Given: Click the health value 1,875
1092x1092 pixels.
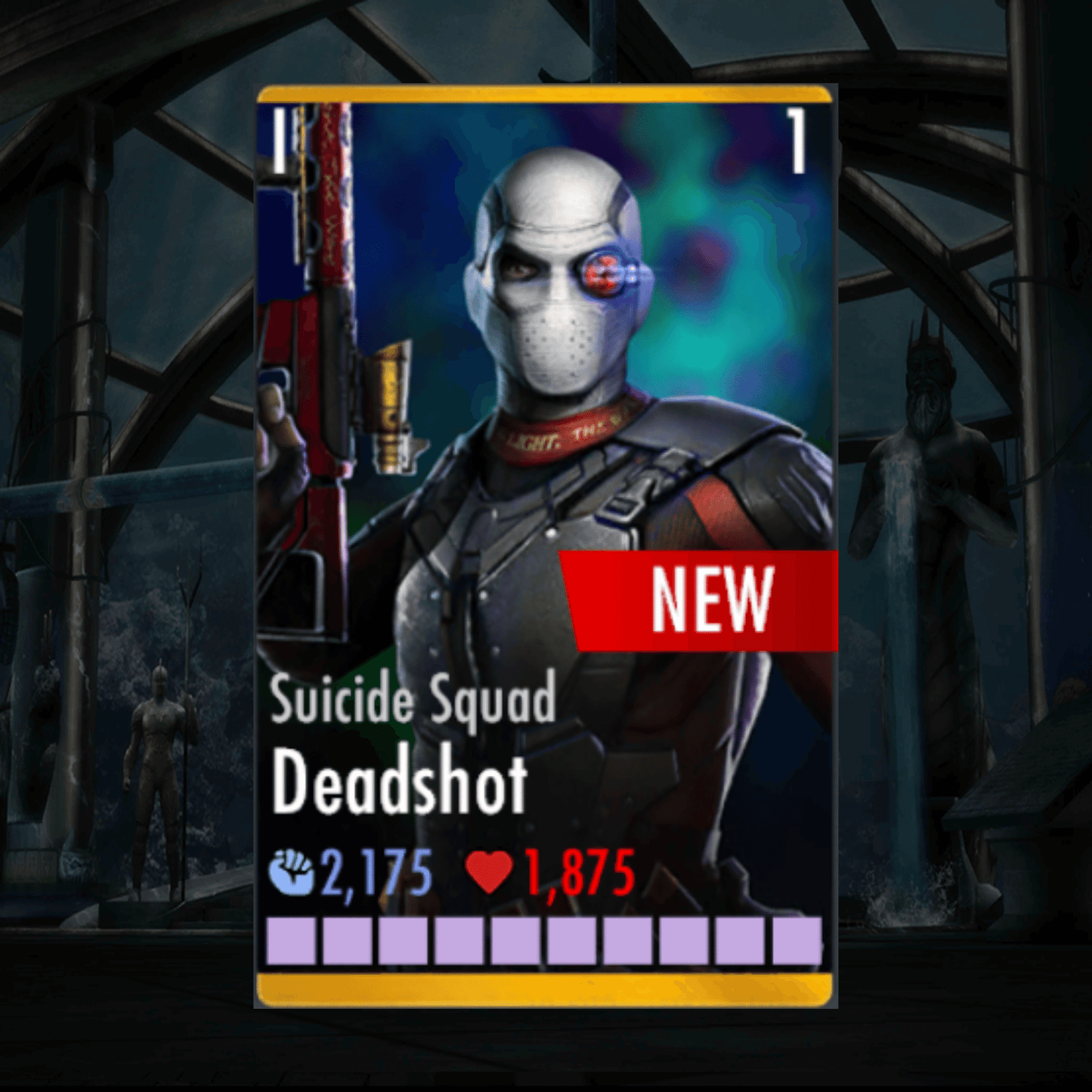Looking at the screenshot, I should point(578,871).
